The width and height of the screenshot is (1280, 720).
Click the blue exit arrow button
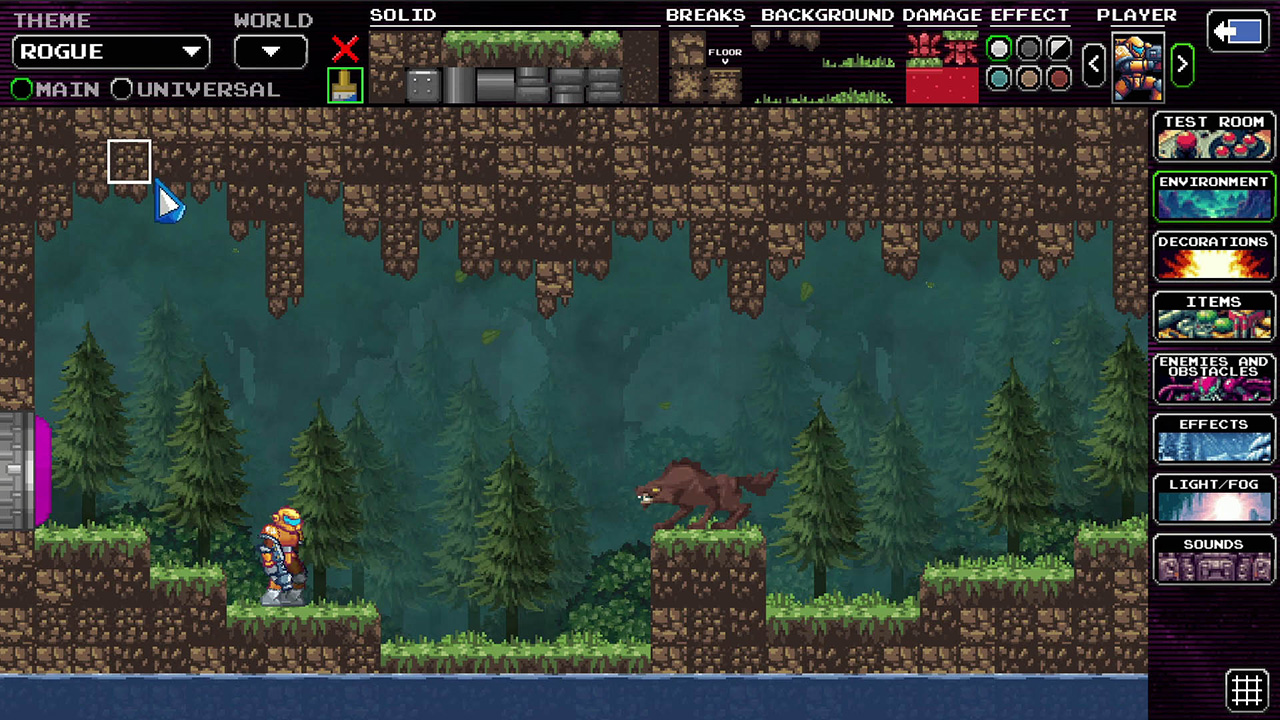(x=1237, y=32)
